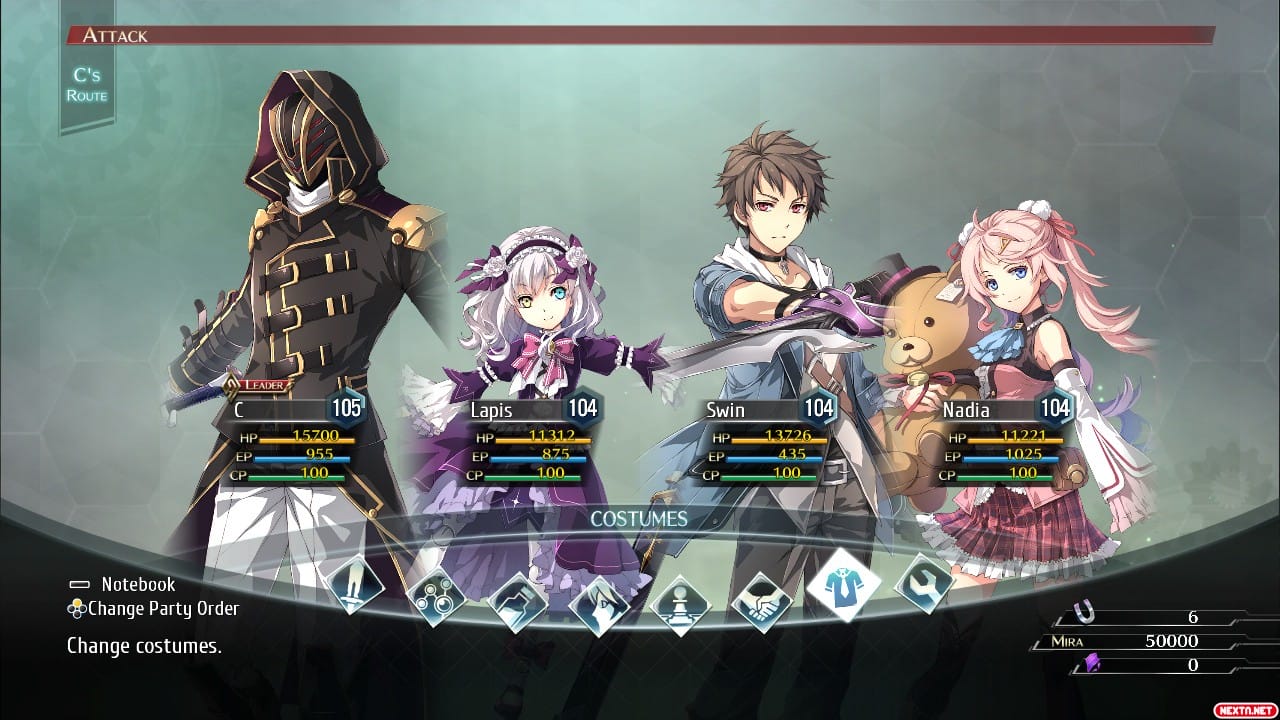Select the clenched fist menu icon
Screen dimensions: 1280x720
(x=518, y=603)
